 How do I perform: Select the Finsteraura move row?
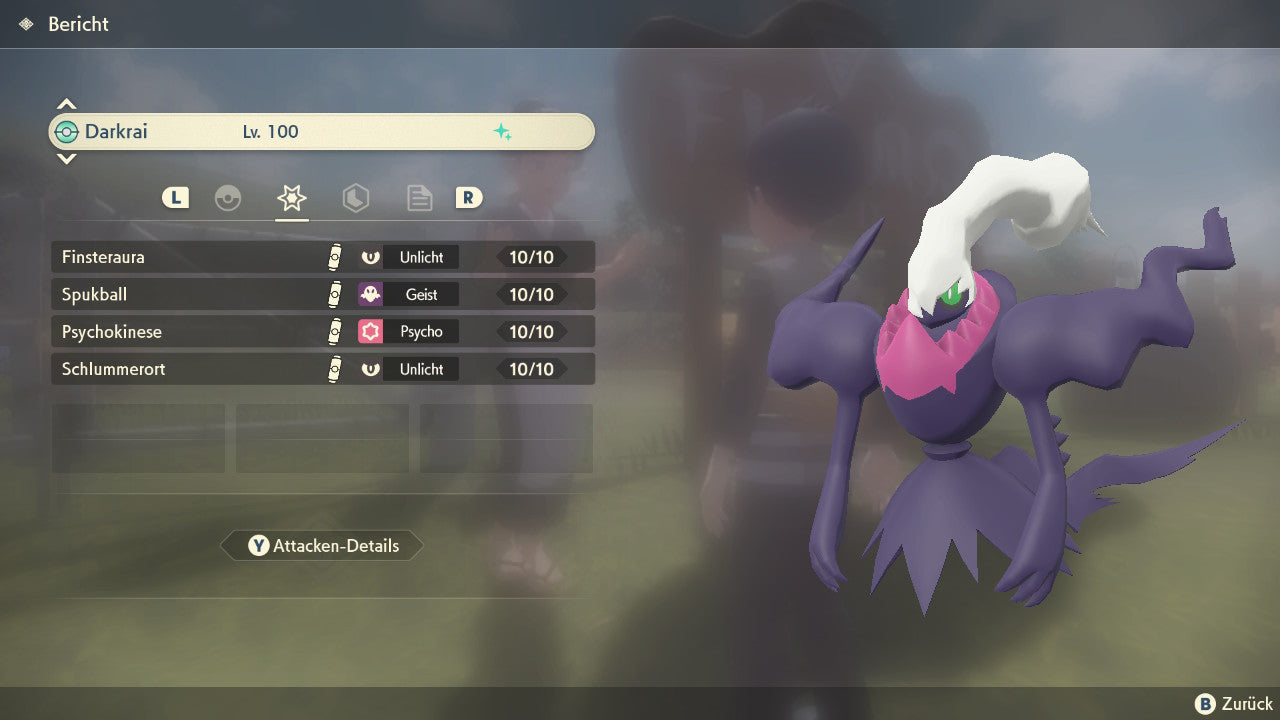pos(322,257)
